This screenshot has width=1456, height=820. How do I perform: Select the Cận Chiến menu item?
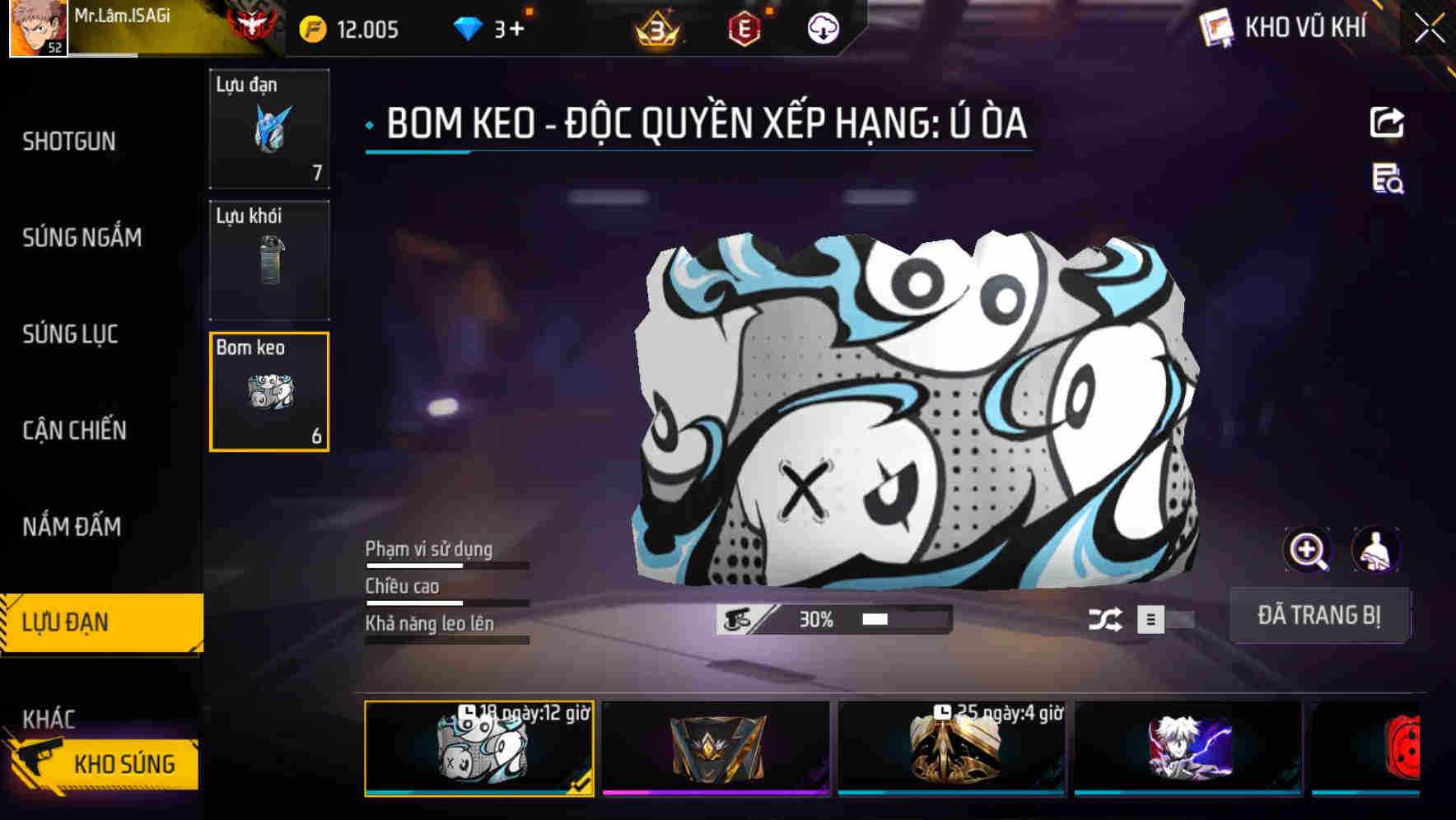74,431
